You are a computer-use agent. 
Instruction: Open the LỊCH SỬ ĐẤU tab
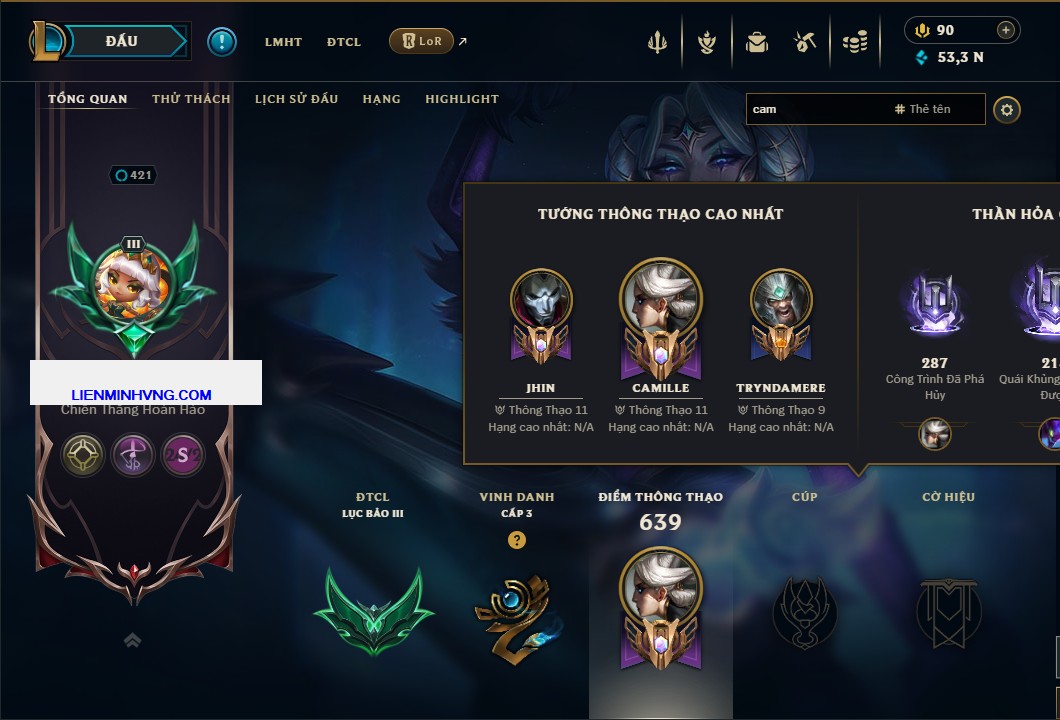[x=296, y=99]
